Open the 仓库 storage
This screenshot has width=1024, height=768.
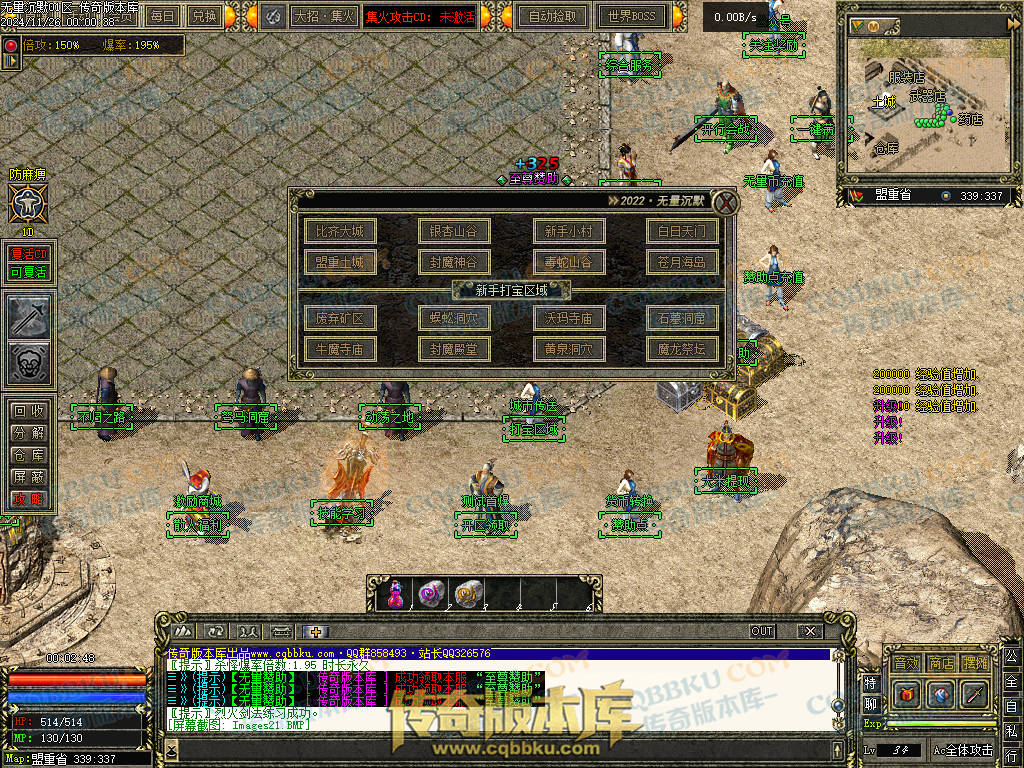(28, 455)
